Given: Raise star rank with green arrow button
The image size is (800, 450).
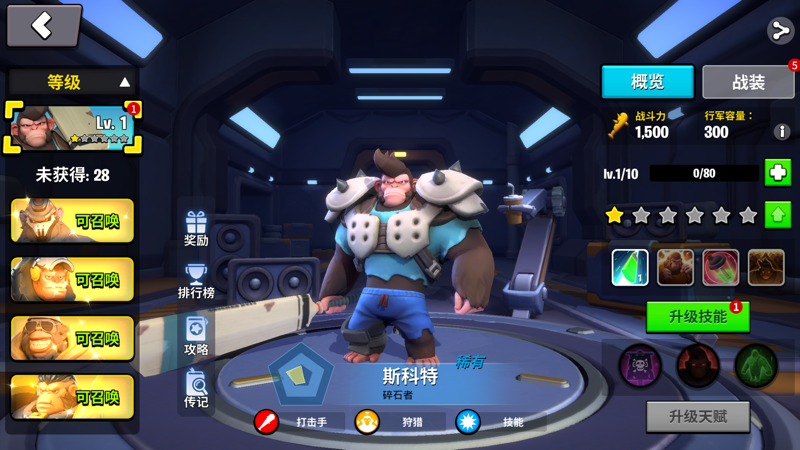Looking at the screenshot, I should [x=778, y=214].
